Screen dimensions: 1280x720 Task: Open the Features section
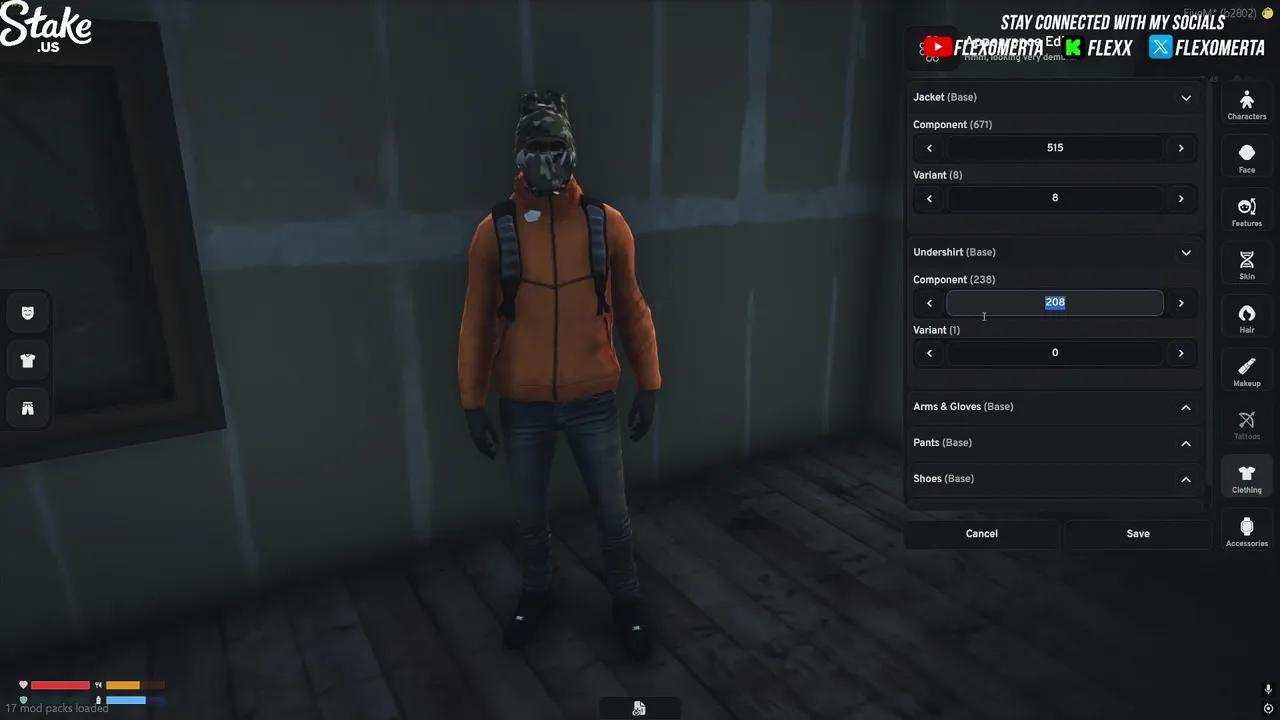pyautogui.click(x=1246, y=210)
